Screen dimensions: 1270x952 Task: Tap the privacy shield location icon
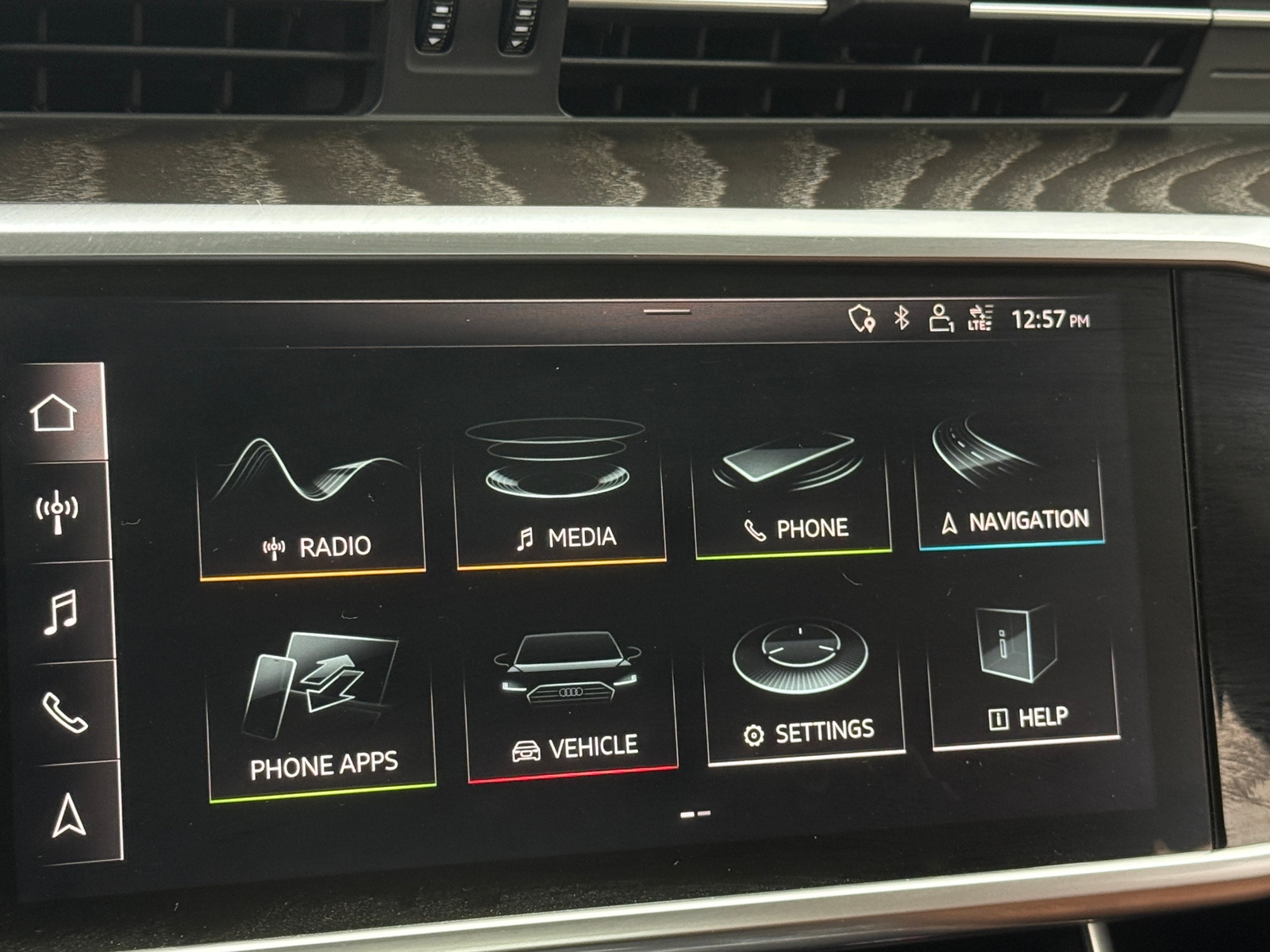pyautogui.click(x=862, y=317)
